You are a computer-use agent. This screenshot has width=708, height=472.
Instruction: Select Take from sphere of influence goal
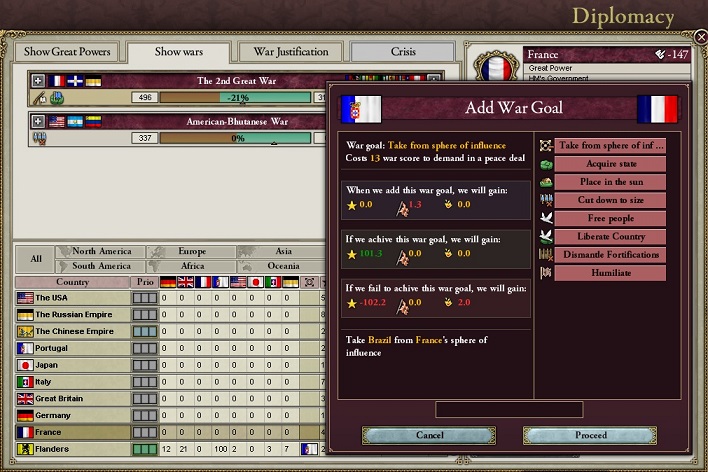[609, 146]
